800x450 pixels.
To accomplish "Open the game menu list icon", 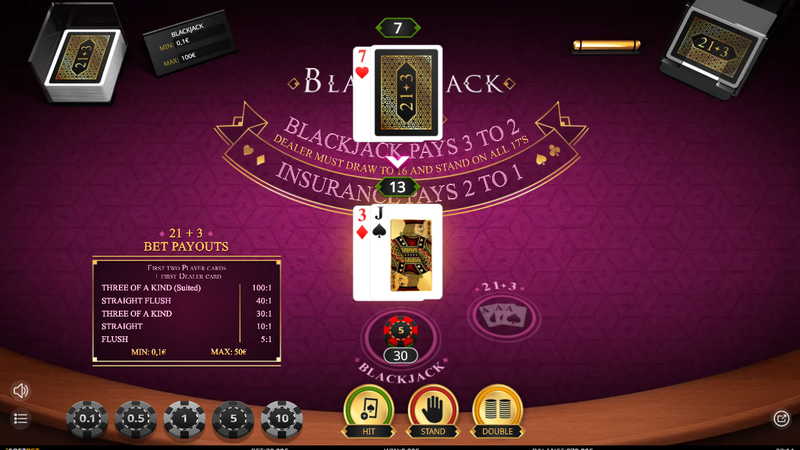I will pos(20,418).
